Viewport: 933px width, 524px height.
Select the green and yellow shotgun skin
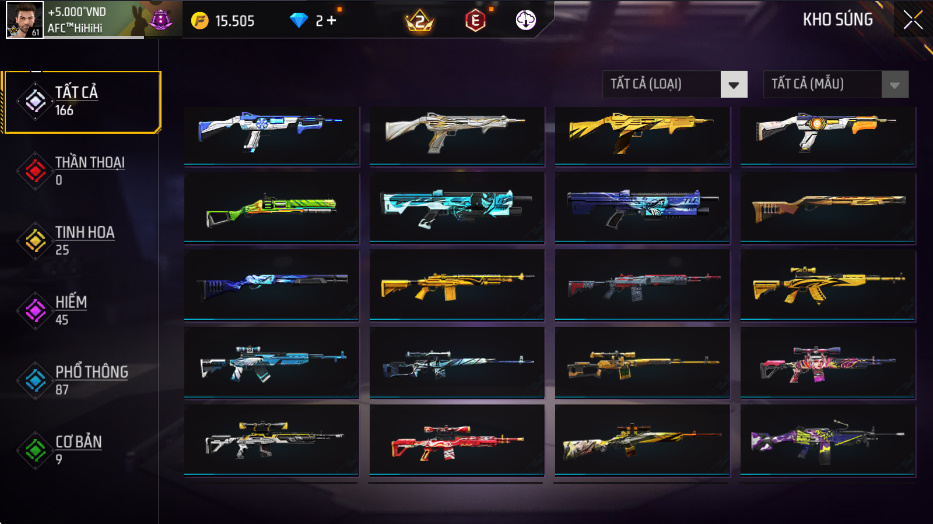272,207
